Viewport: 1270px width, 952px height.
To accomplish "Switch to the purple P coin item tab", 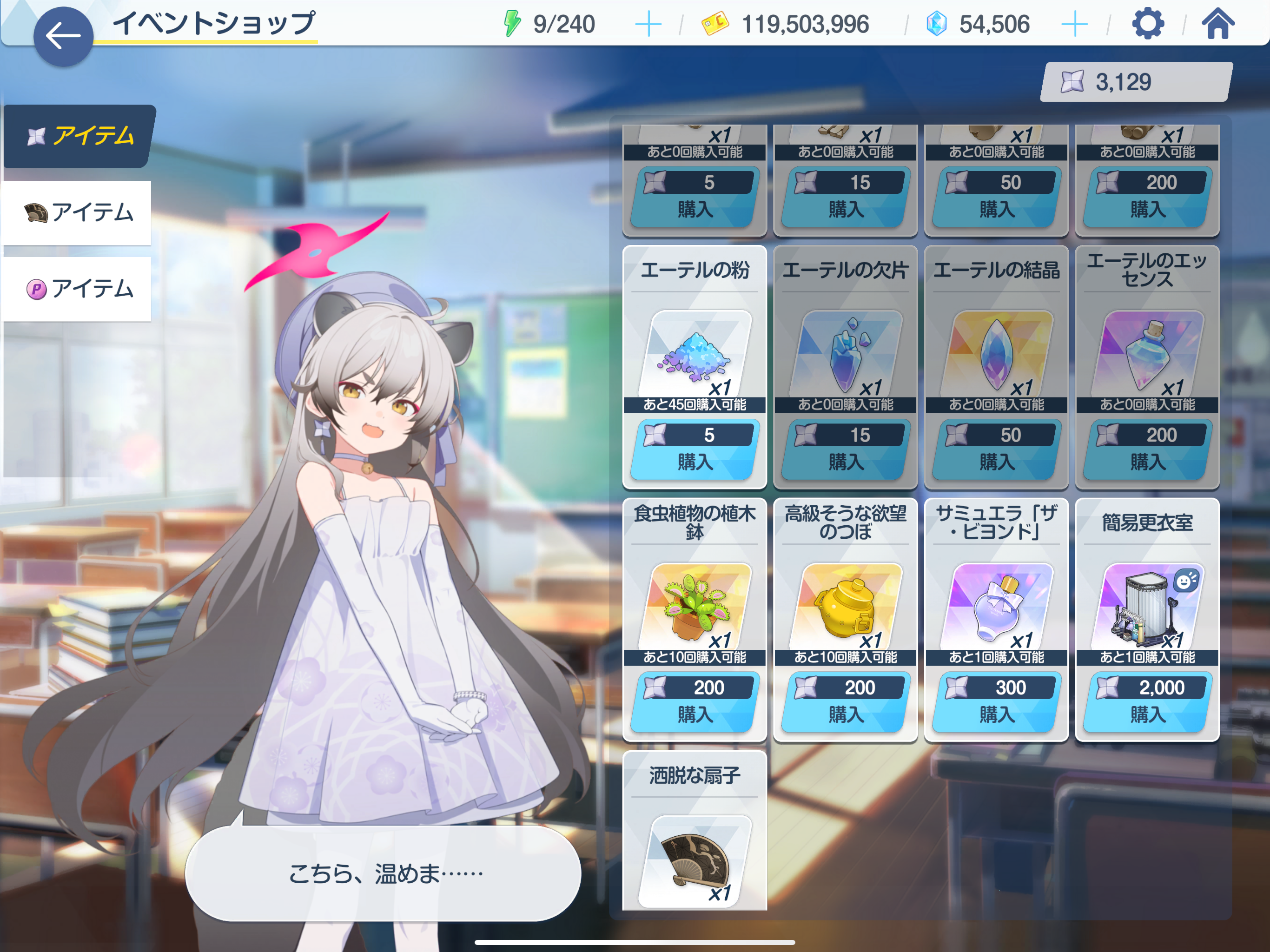I will 78,289.
